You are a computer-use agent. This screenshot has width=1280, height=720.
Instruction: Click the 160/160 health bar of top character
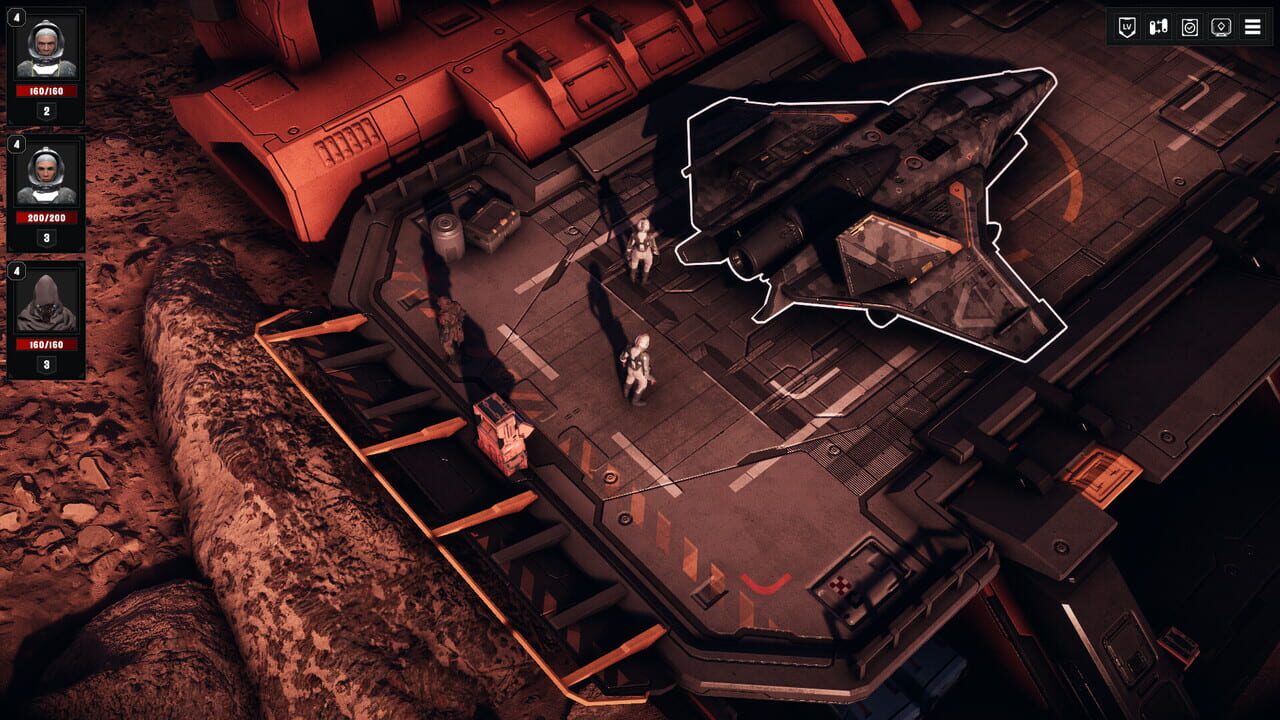[47, 89]
